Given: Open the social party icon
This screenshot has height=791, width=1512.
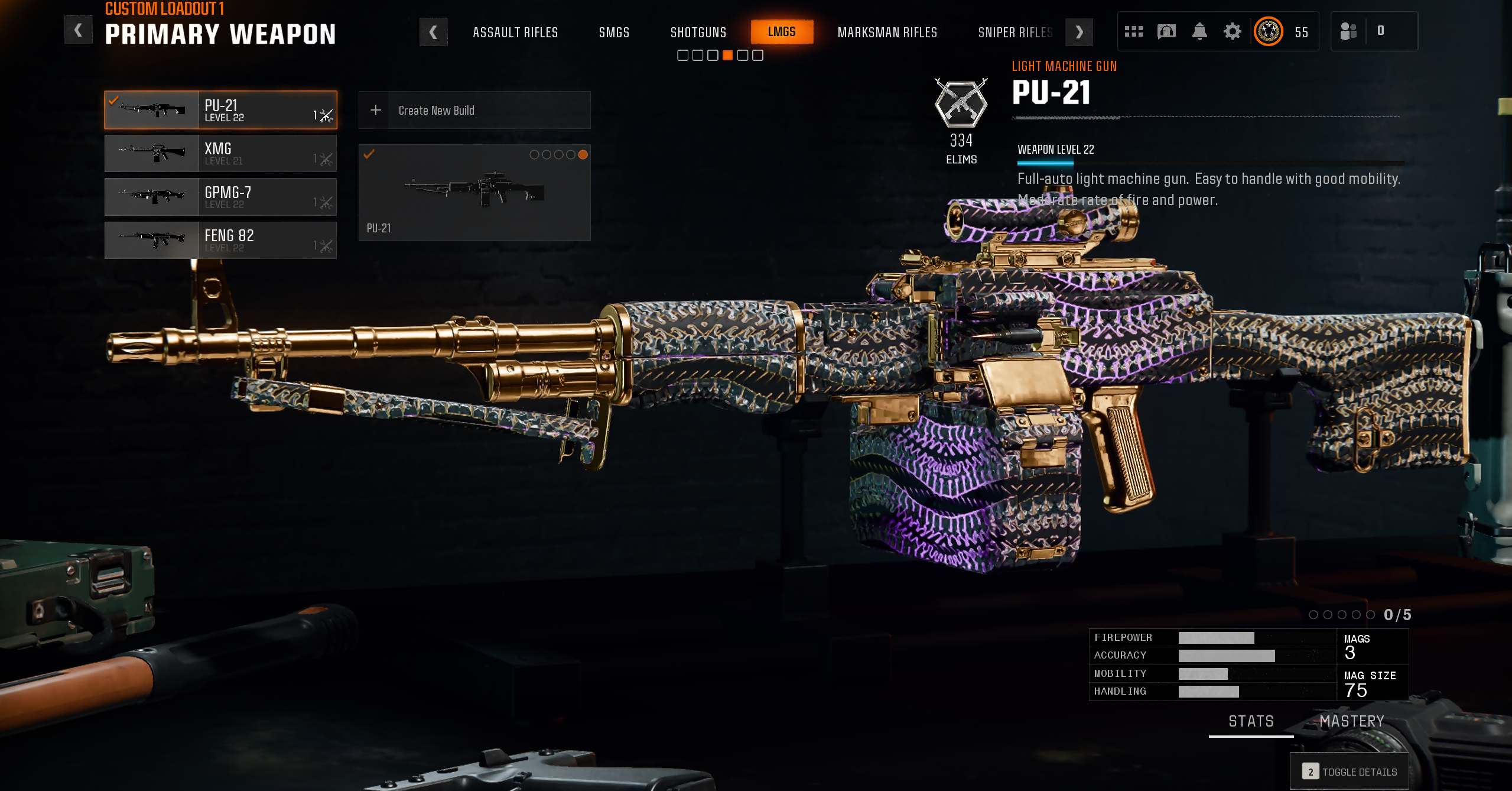Looking at the screenshot, I should pos(1348,31).
